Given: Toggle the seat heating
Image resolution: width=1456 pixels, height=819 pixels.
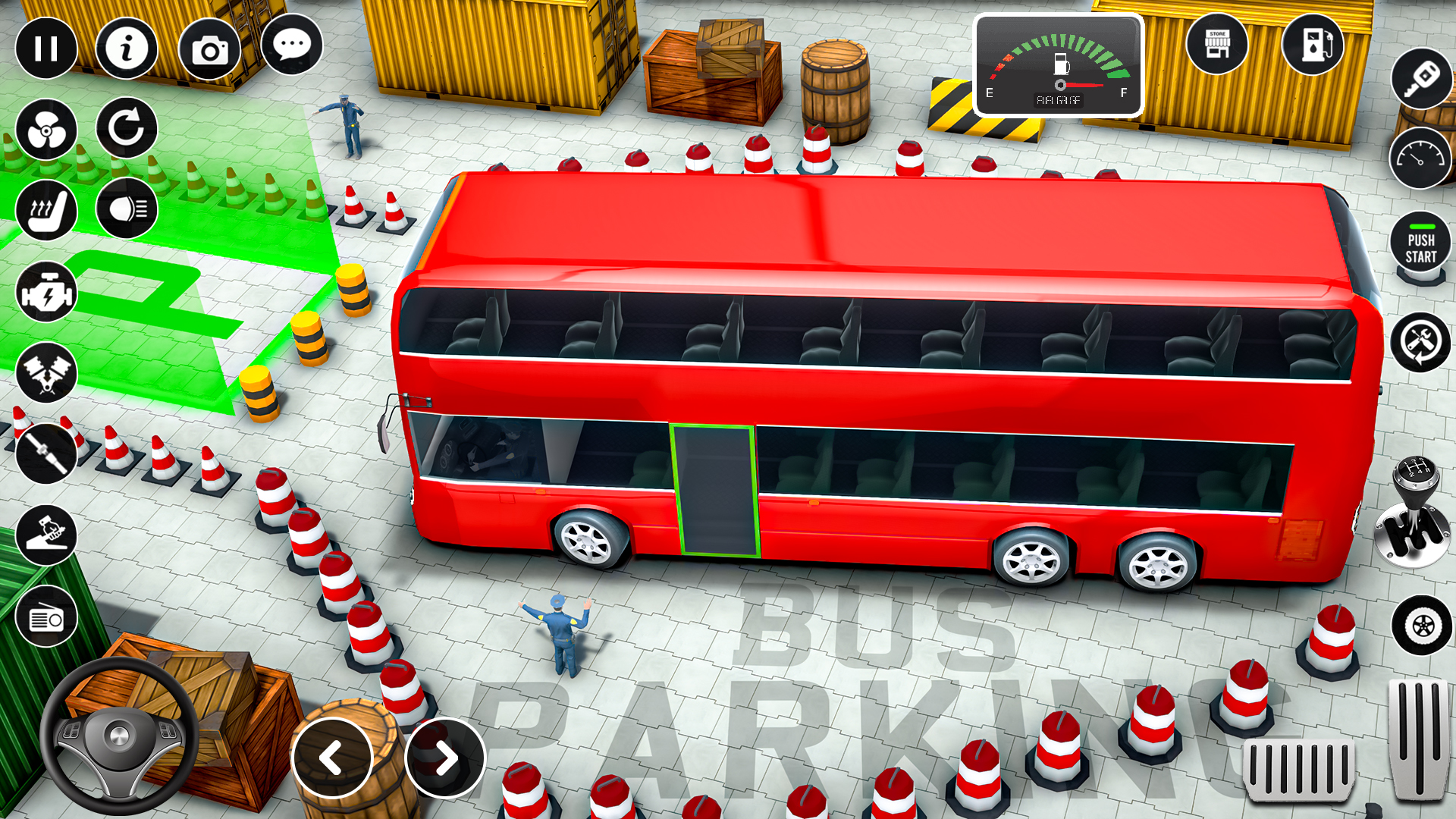Looking at the screenshot, I should [x=47, y=211].
